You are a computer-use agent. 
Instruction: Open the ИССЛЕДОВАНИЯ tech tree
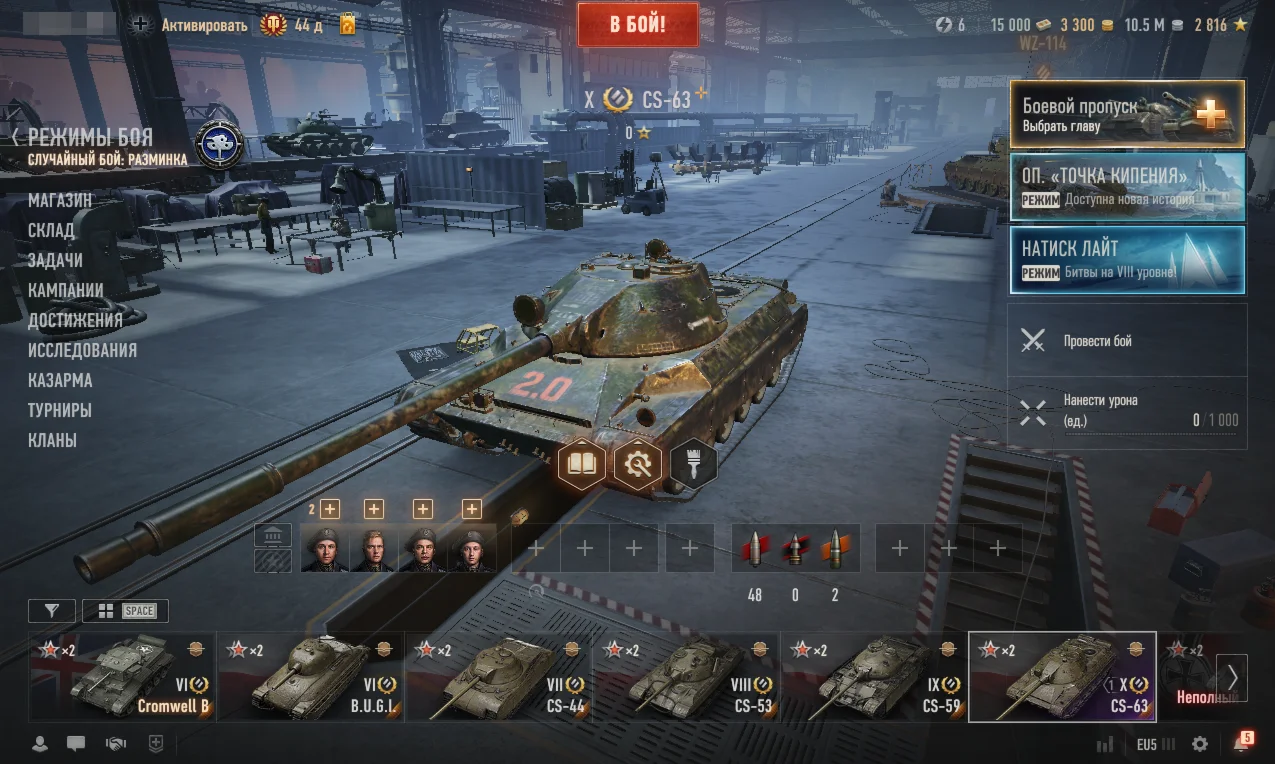click(82, 350)
